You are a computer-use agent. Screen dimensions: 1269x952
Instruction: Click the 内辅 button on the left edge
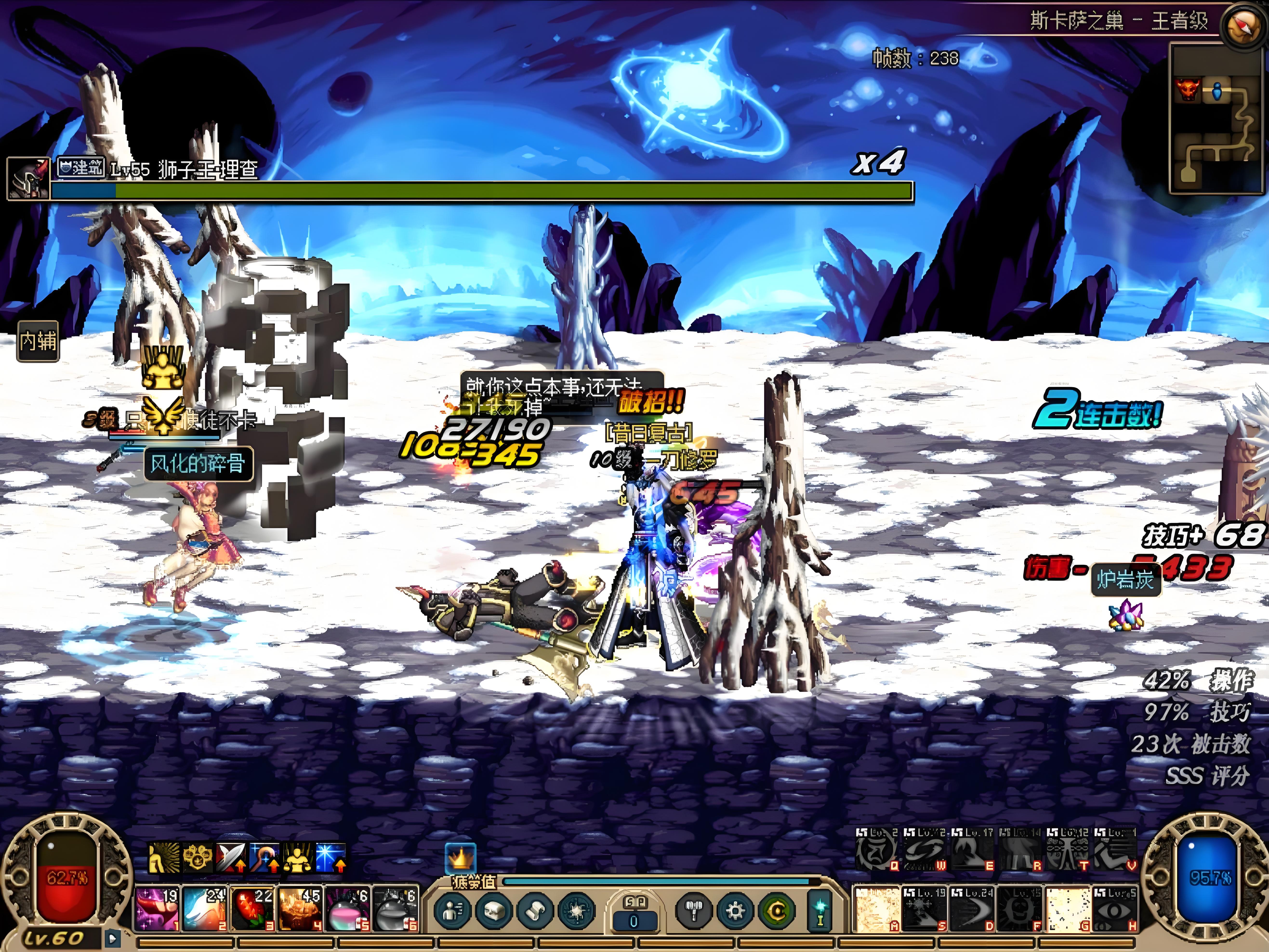coord(38,341)
